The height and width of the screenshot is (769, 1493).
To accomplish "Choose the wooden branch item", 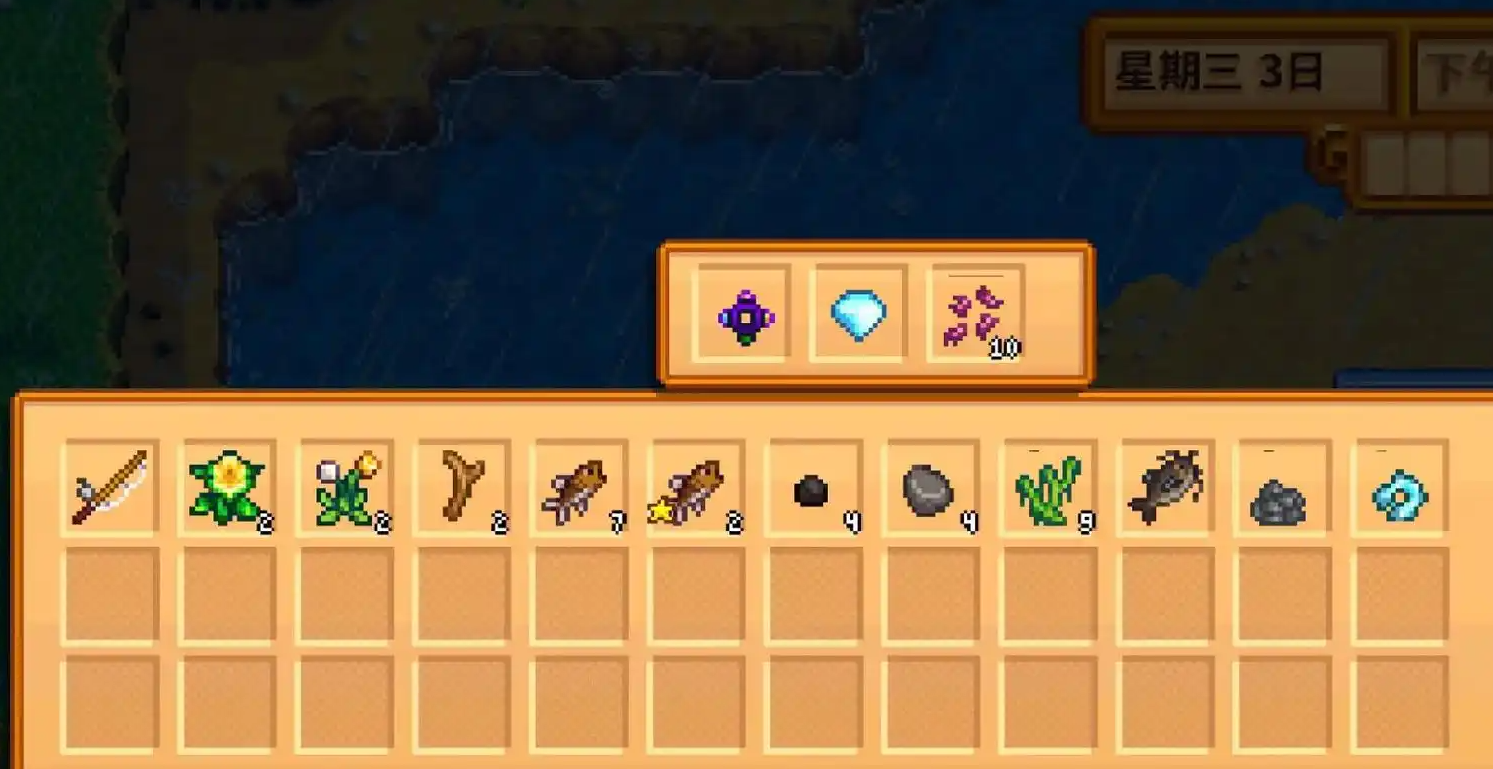I will 462,486.
